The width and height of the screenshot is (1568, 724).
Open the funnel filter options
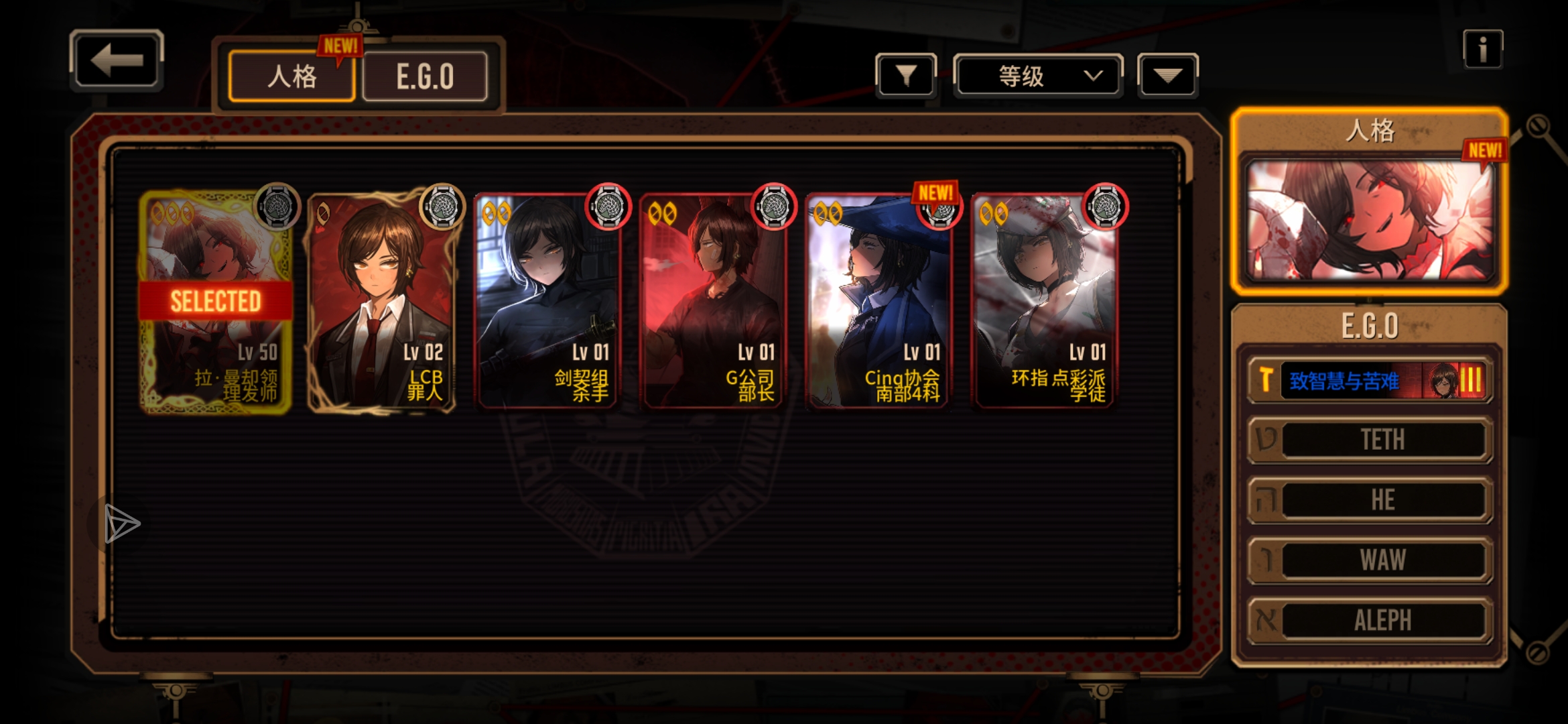(905, 76)
